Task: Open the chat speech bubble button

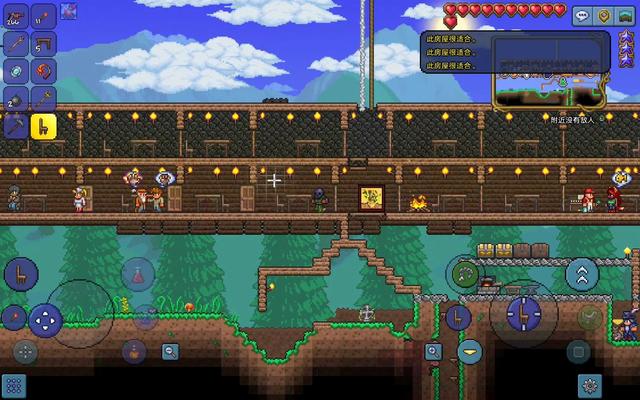Action: click(x=582, y=16)
